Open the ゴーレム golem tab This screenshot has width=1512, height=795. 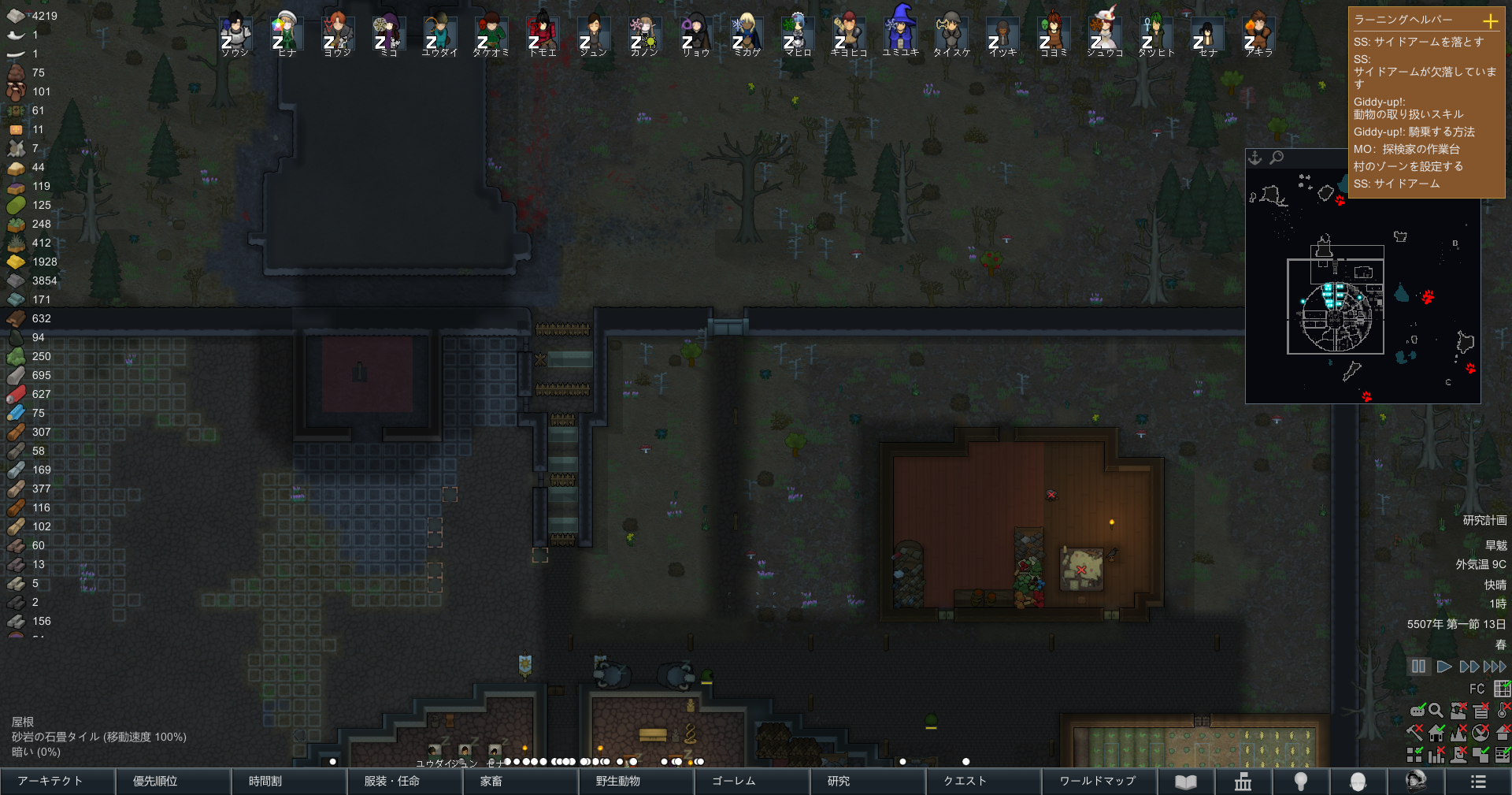point(751,781)
